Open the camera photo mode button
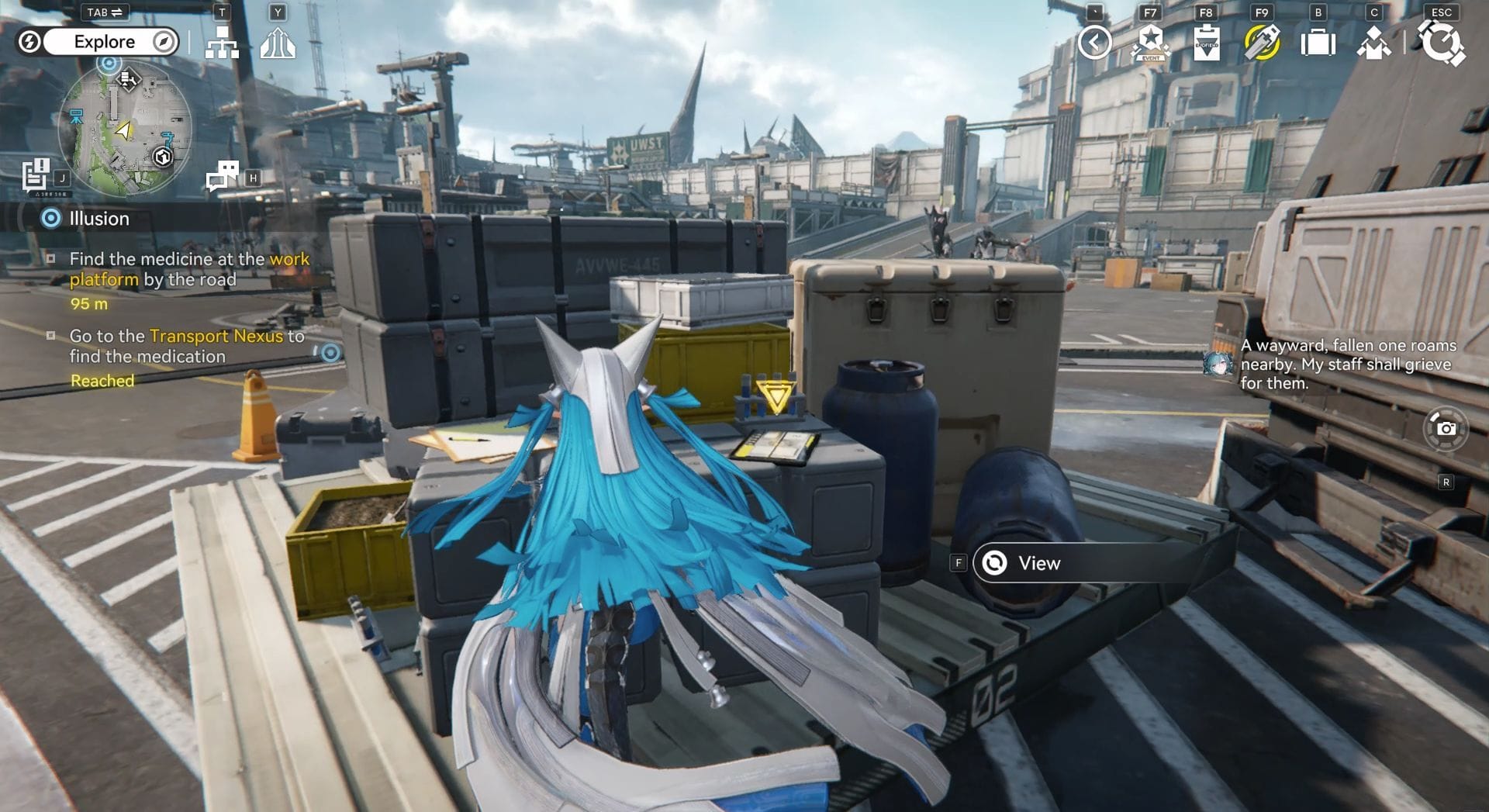The image size is (1489, 812). pyautogui.click(x=1446, y=428)
